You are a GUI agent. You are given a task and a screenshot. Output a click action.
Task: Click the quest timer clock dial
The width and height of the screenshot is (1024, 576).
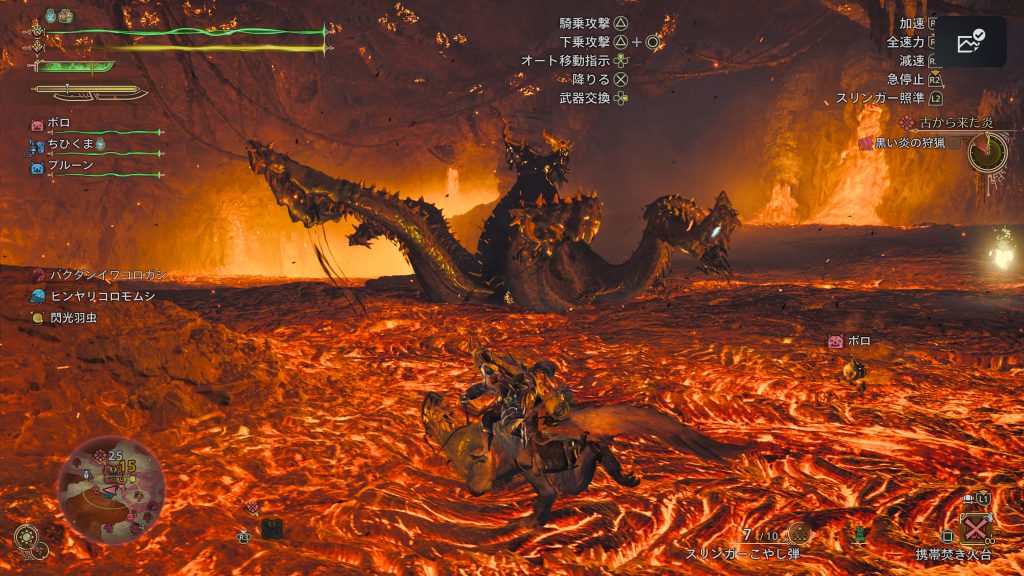[986, 151]
